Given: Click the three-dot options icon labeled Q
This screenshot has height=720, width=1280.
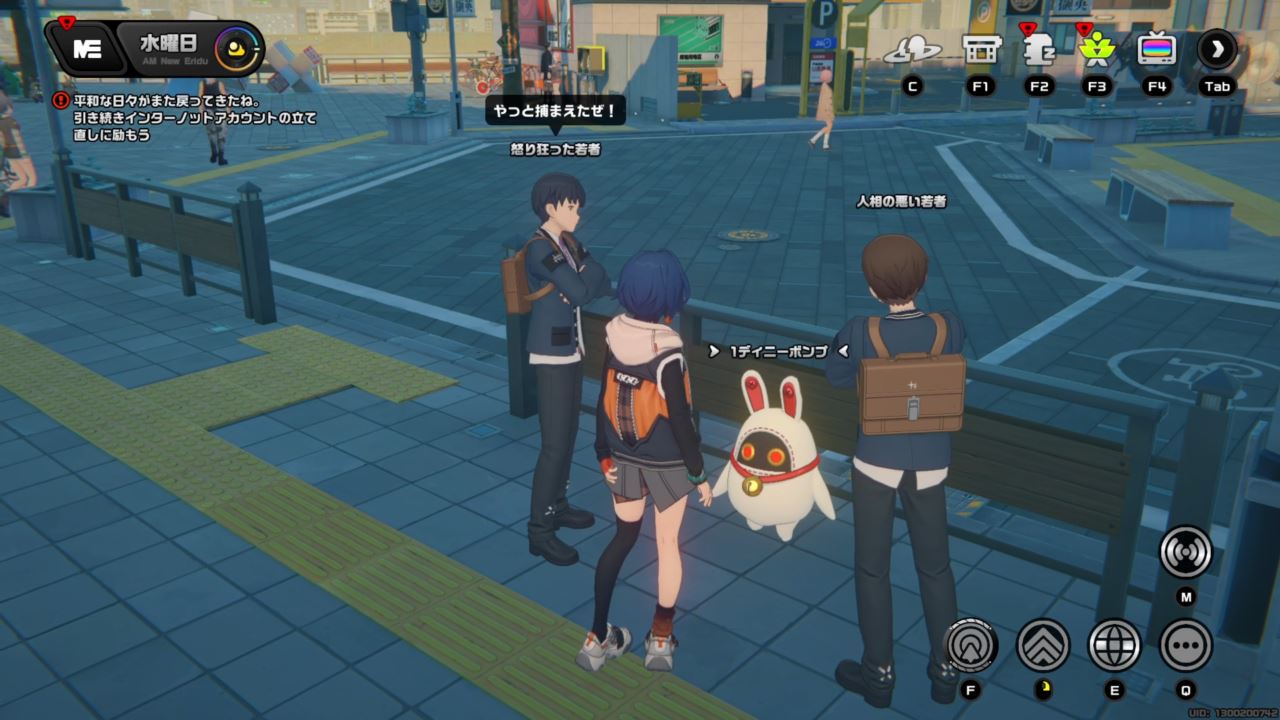Looking at the screenshot, I should tap(1184, 647).
